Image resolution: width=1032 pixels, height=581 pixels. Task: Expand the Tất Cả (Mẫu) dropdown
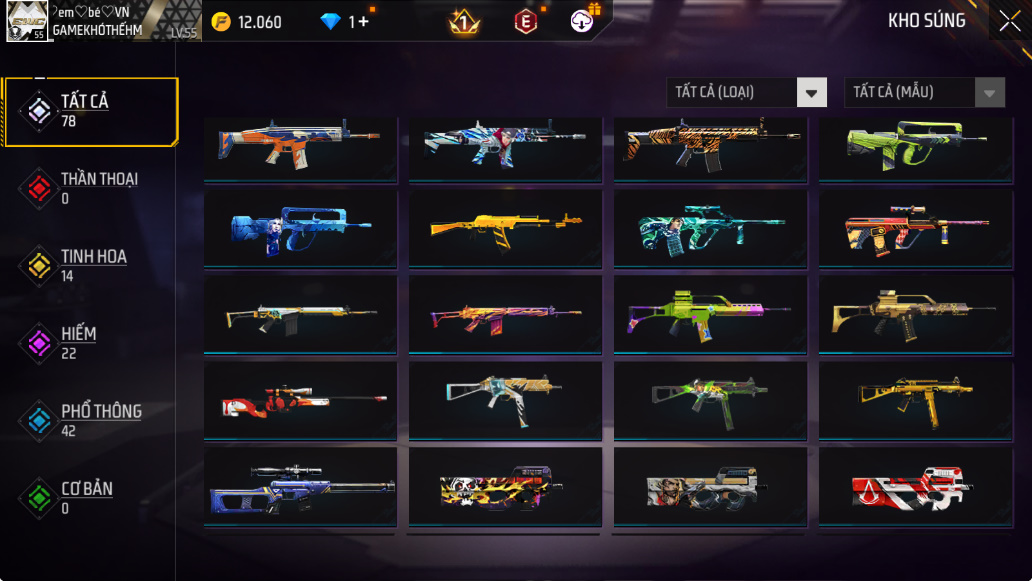pyautogui.click(x=924, y=93)
